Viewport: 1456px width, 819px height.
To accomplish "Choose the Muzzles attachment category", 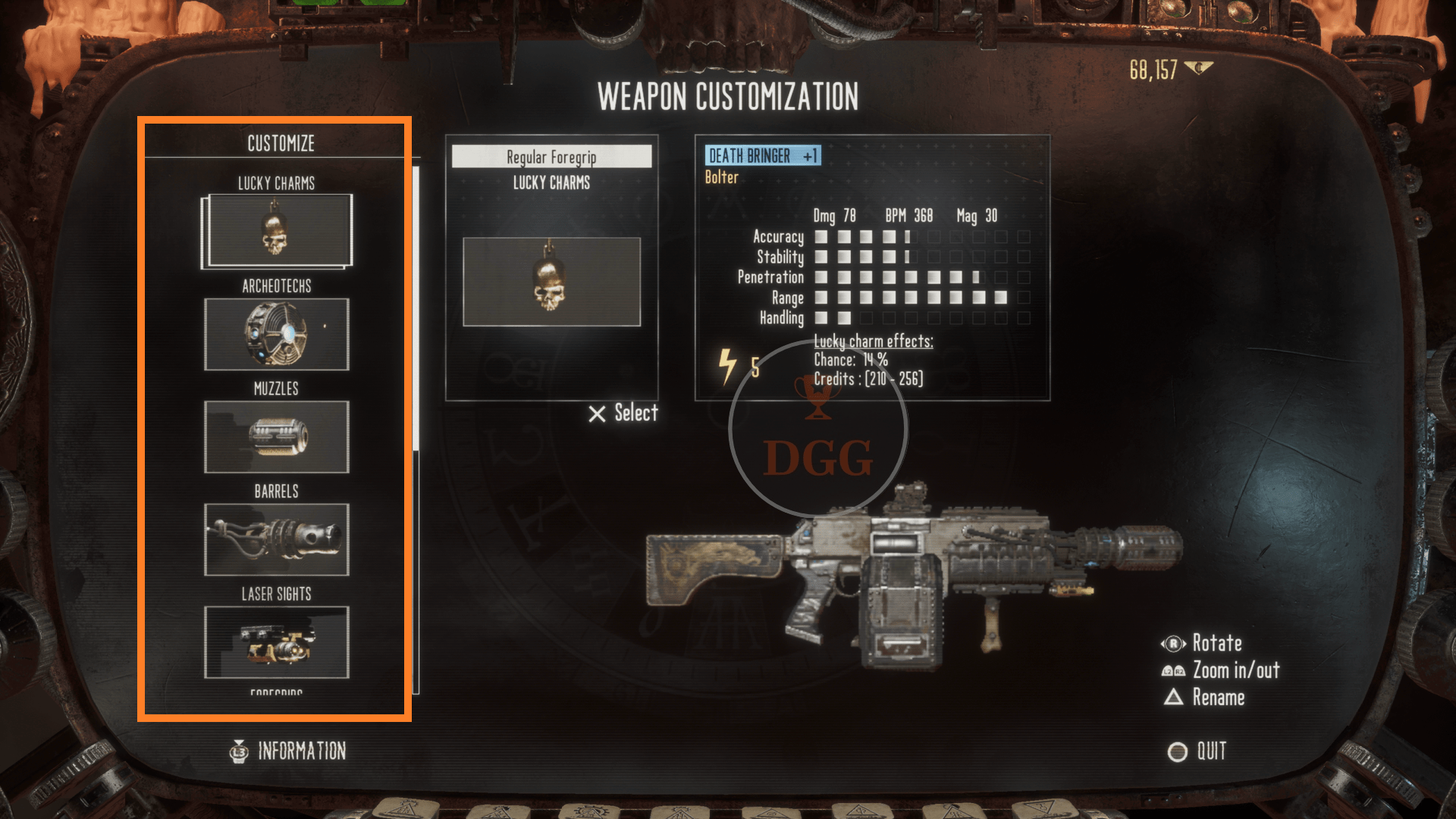I will coord(277,437).
